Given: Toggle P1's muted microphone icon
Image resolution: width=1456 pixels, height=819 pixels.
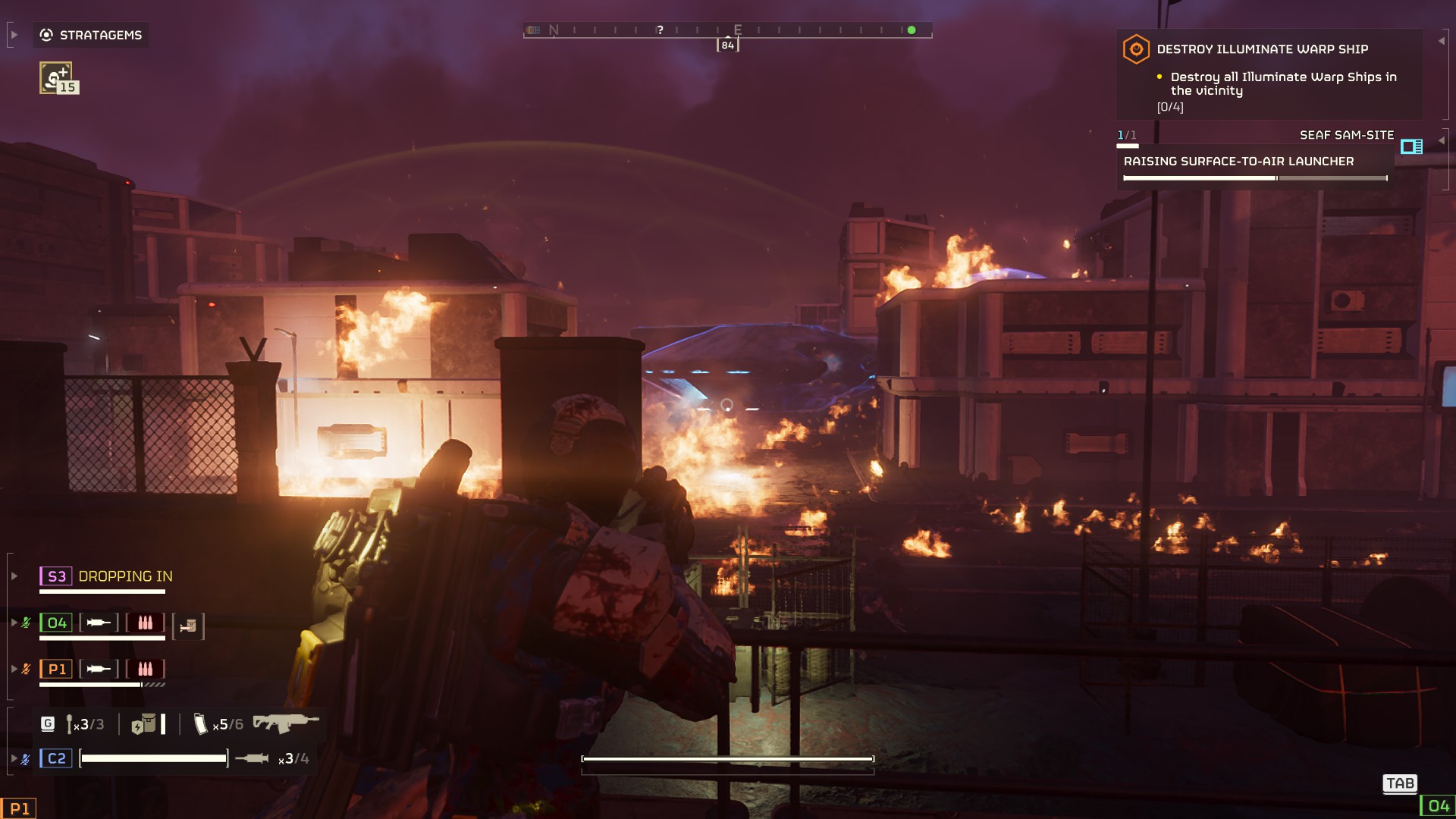Looking at the screenshot, I should [26, 668].
